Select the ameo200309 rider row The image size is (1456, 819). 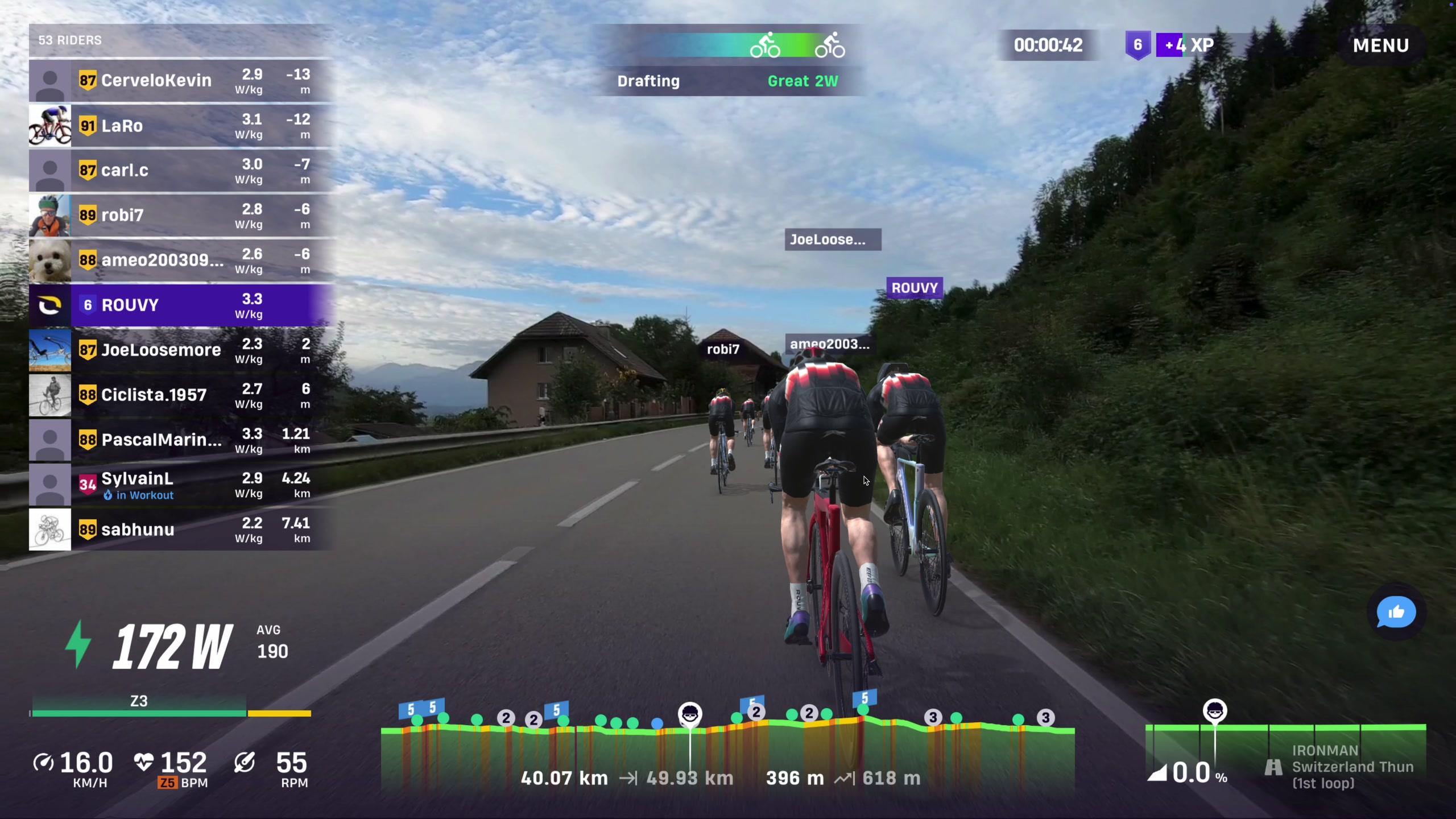click(x=181, y=260)
